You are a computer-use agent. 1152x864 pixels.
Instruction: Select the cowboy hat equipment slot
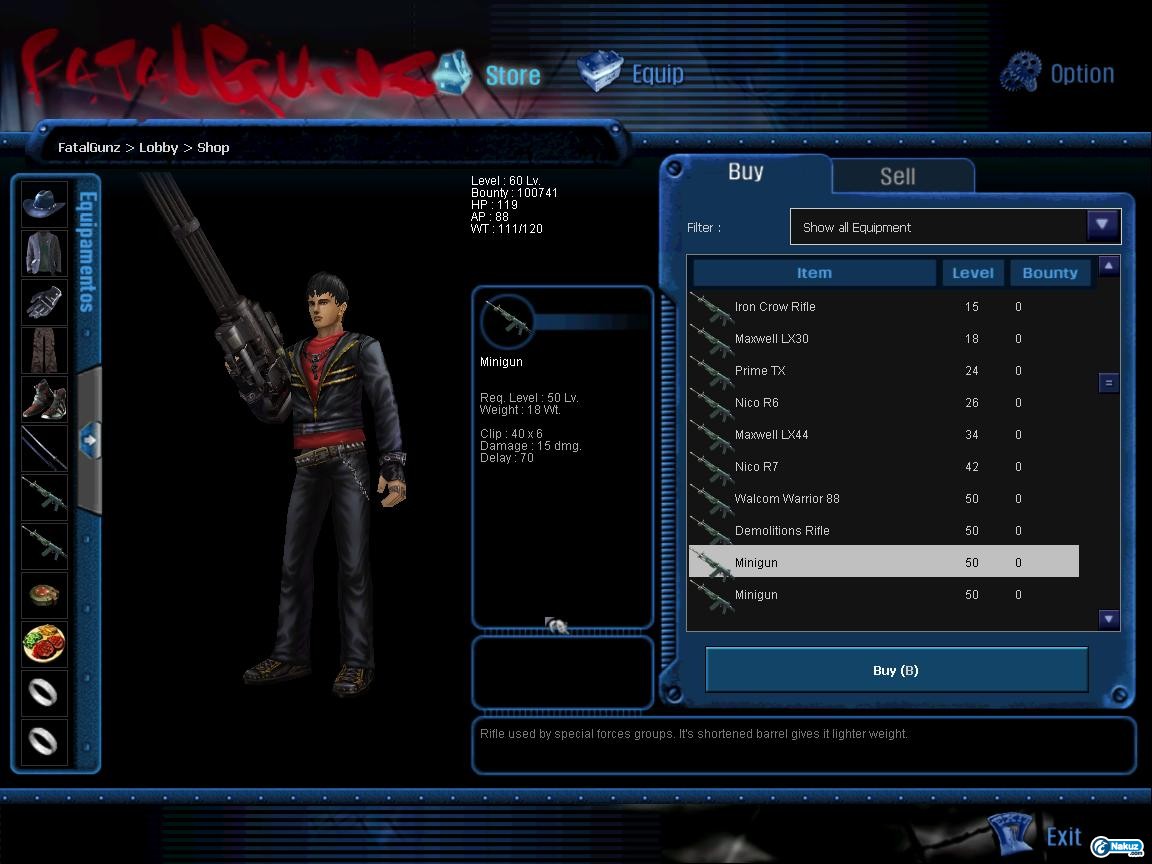pos(44,204)
